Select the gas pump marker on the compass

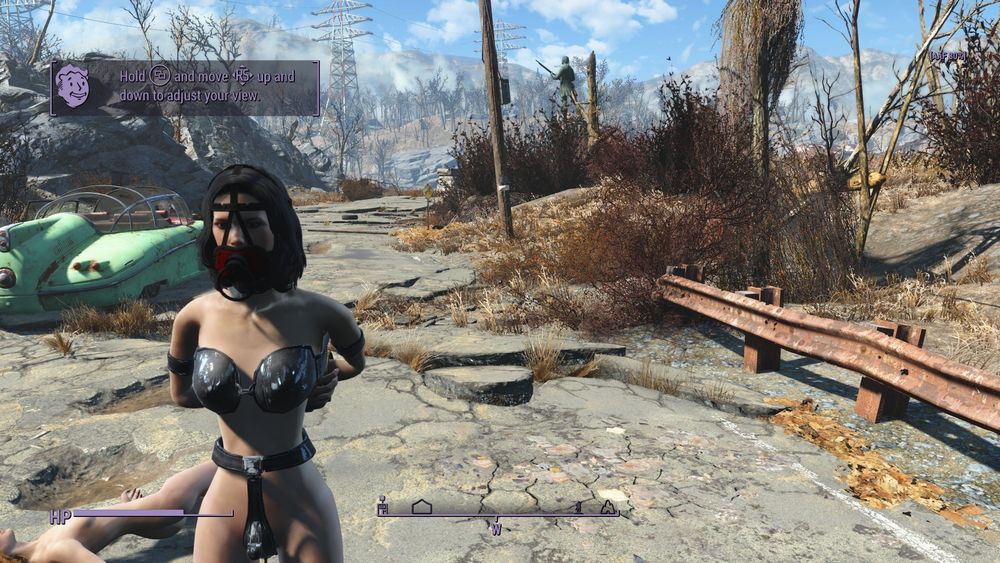click(x=382, y=507)
